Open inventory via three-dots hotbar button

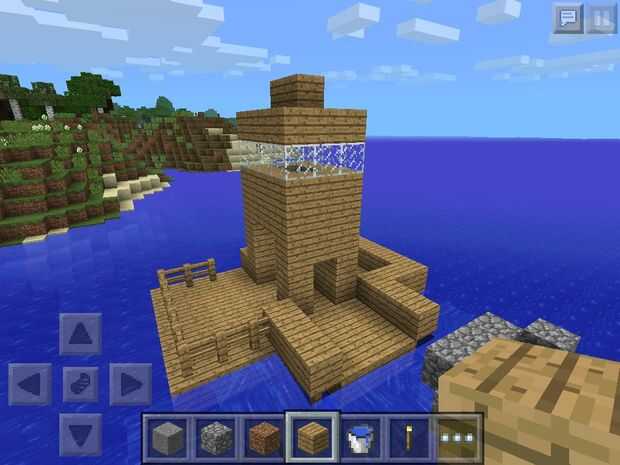[457, 437]
